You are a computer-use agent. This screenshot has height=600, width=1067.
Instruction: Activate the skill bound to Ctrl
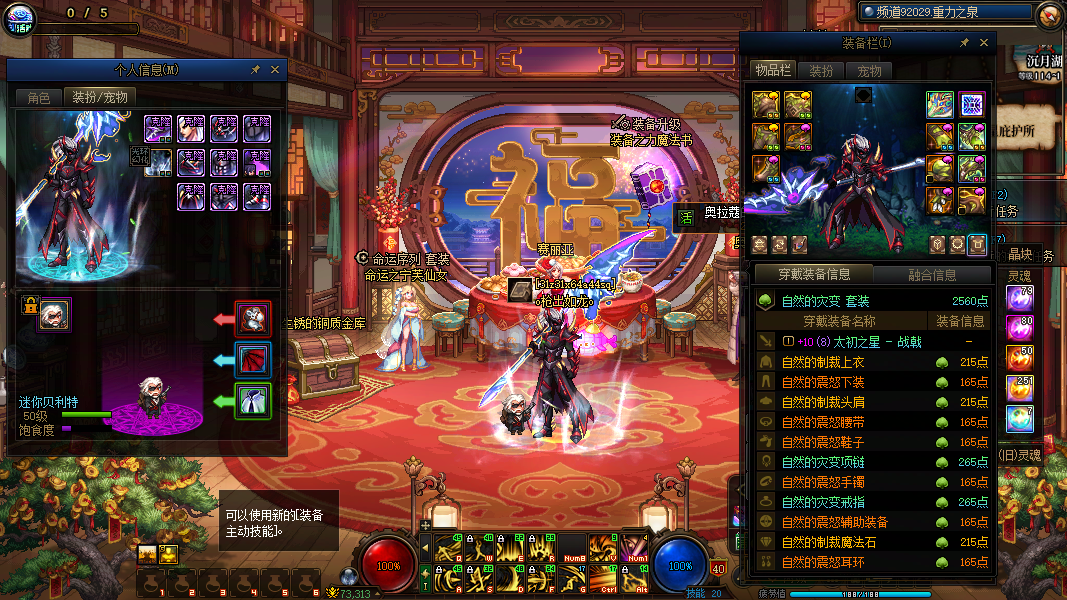602,578
